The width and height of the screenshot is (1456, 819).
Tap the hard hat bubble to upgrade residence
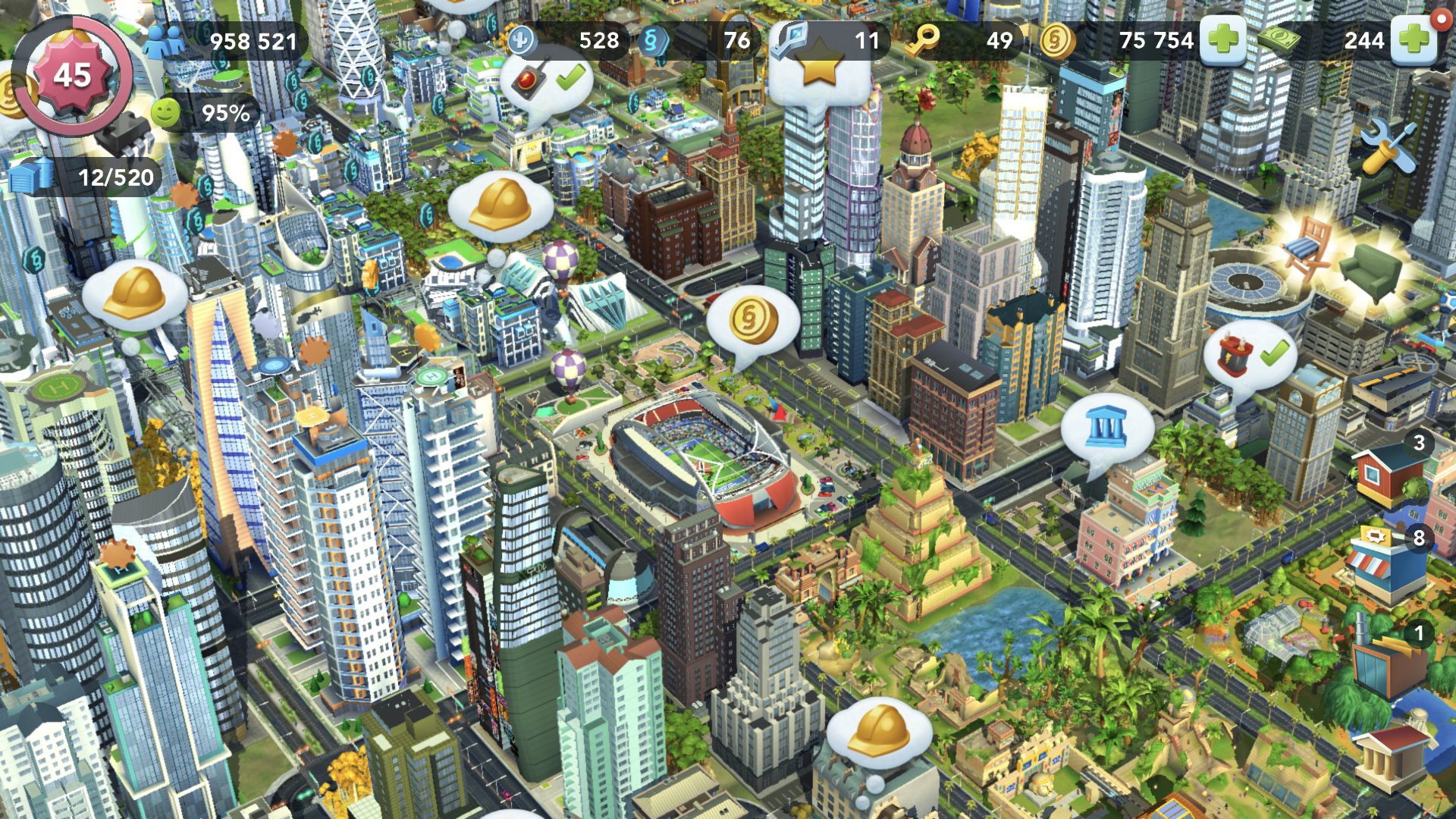coord(500,203)
